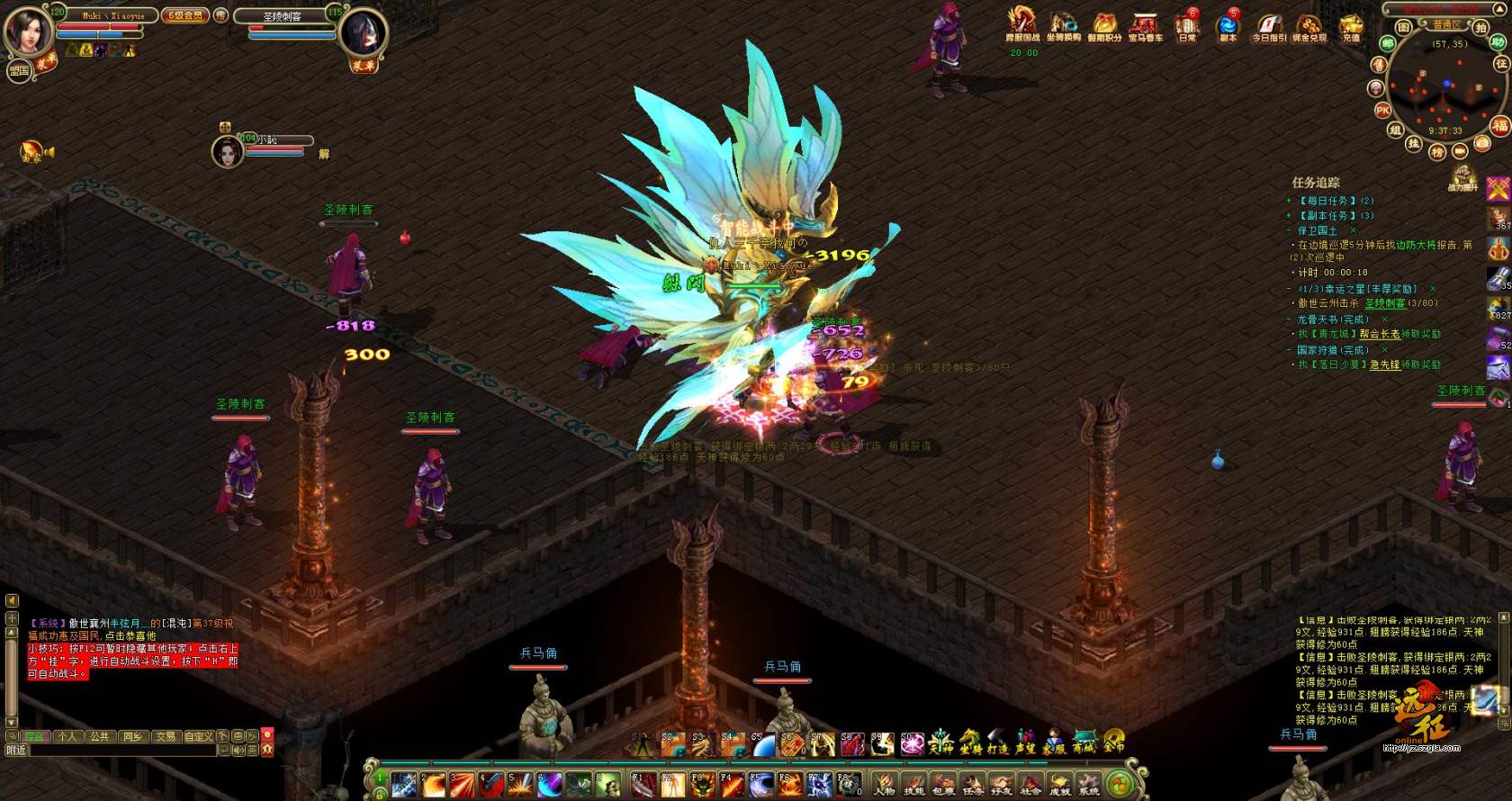Click the chat message input box
Viewport: 1512px width, 801px height.
pos(117,750)
